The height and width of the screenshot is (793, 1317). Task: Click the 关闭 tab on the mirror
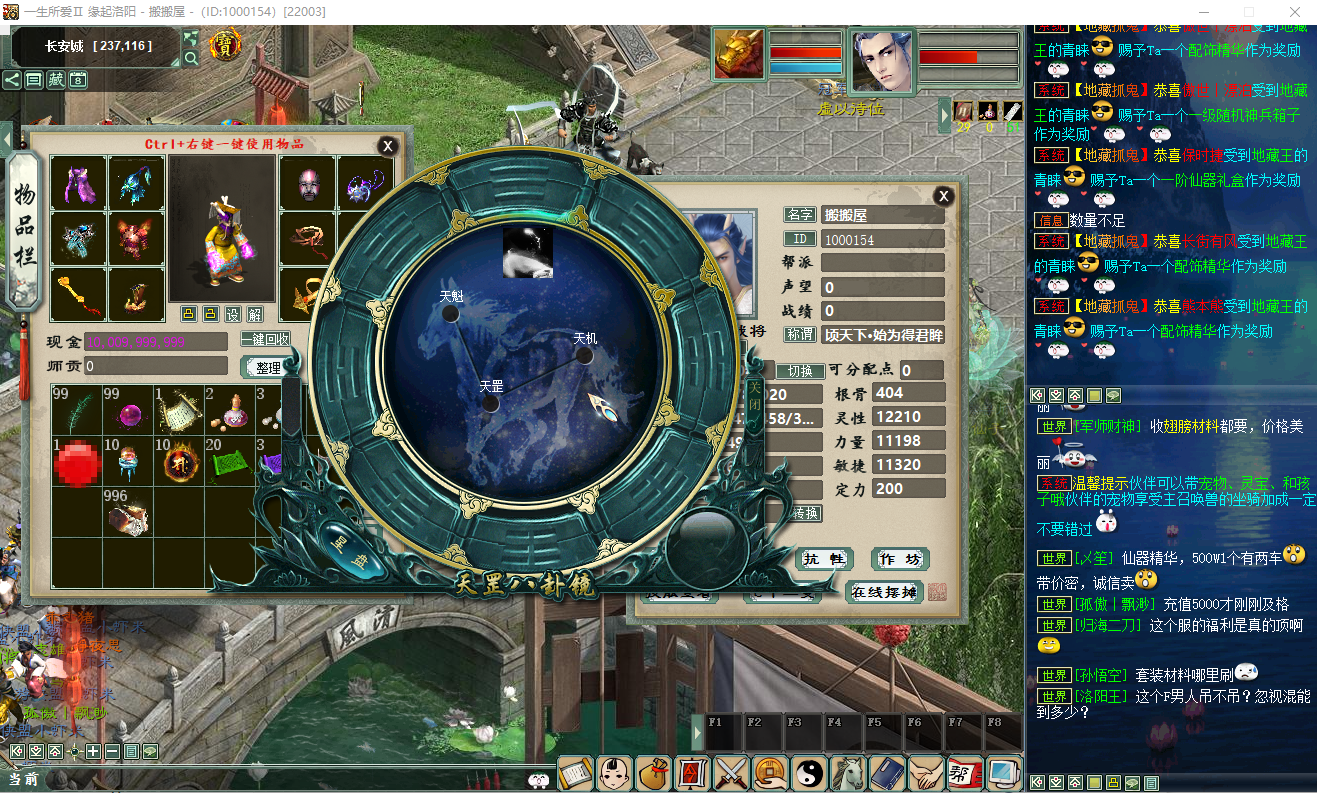[755, 395]
